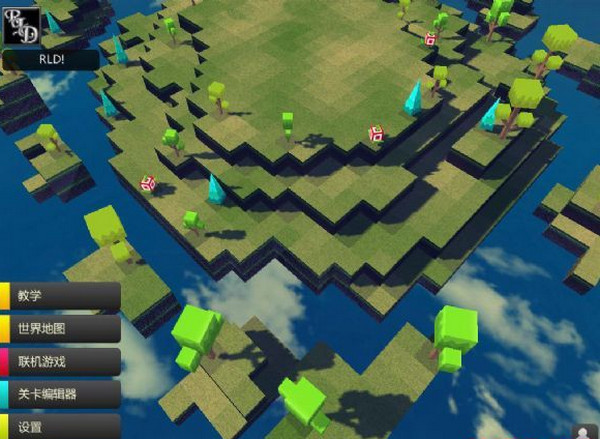The width and height of the screenshot is (600, 439).
Task: Select 世界地图 world map
Action: coord(62,328)
